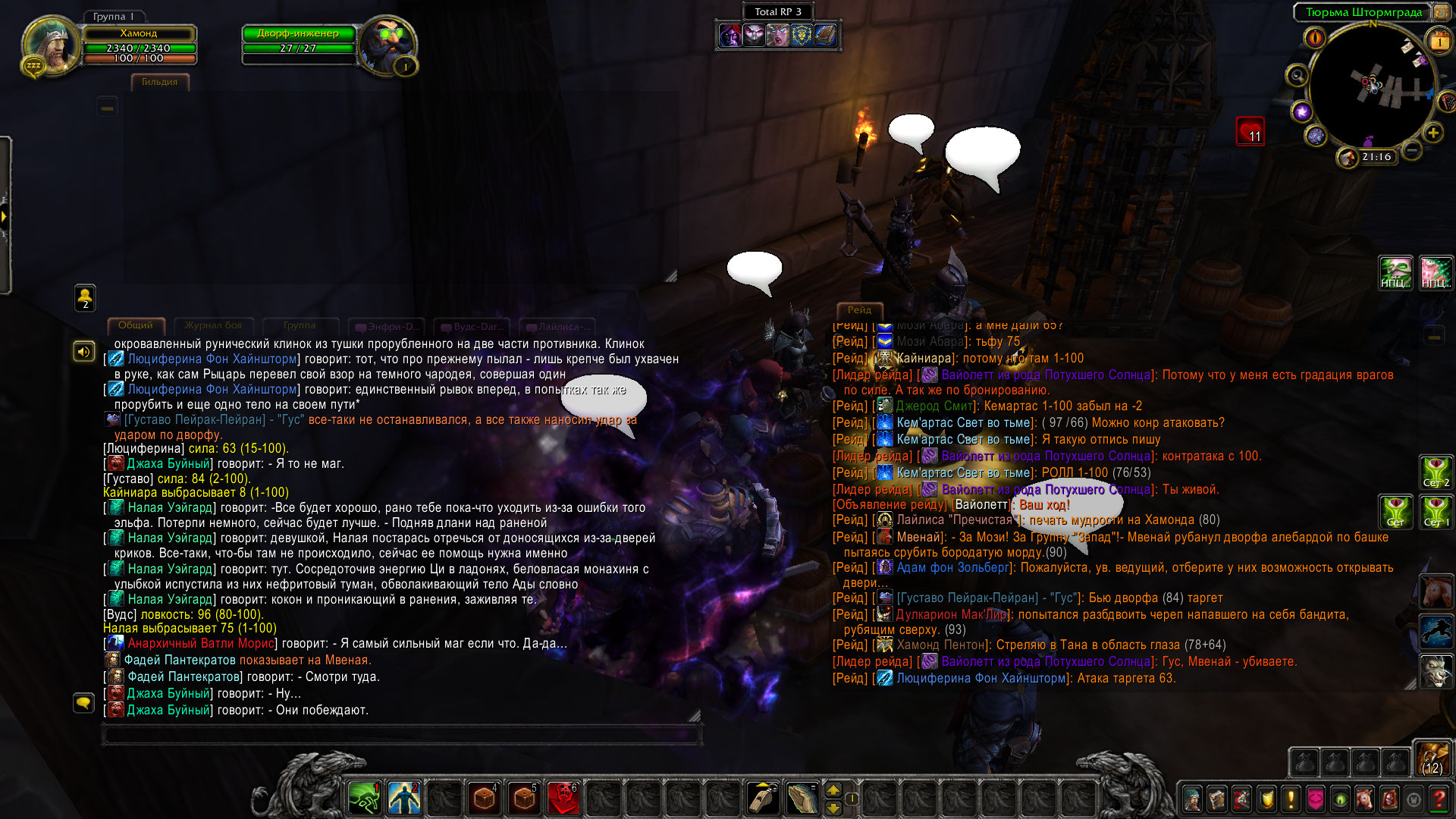The width and height of the screenshot is (1456, 819).
Task: Toggle the chat voice speaker button
Action: click(83, 351)
